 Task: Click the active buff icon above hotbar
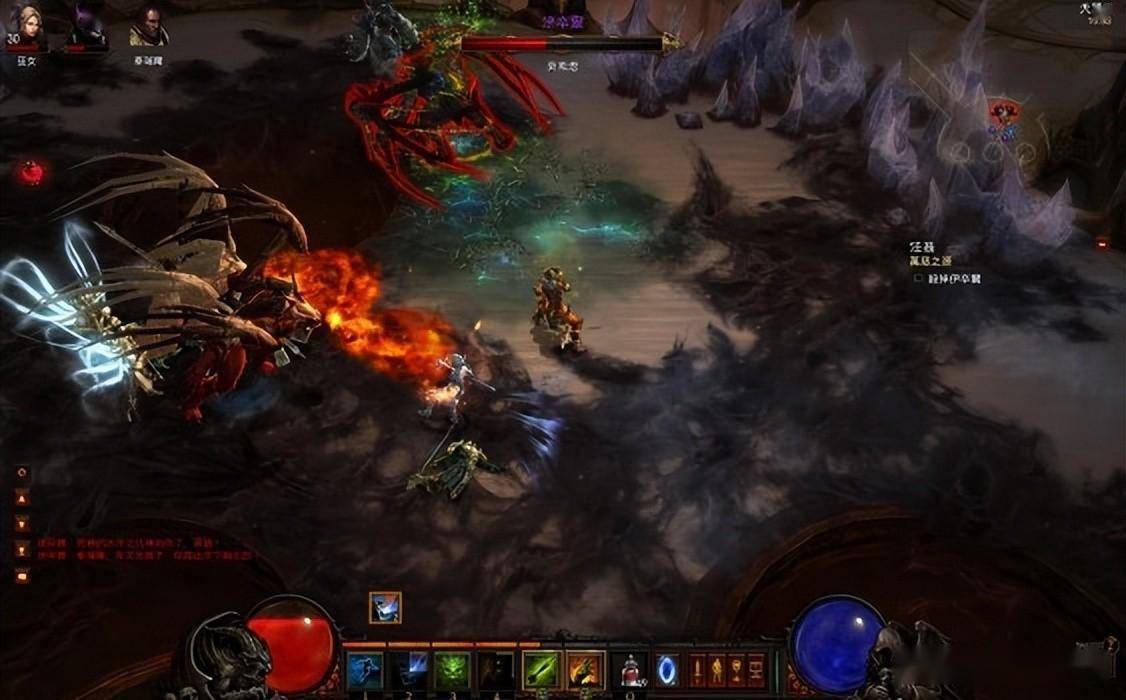385,607
